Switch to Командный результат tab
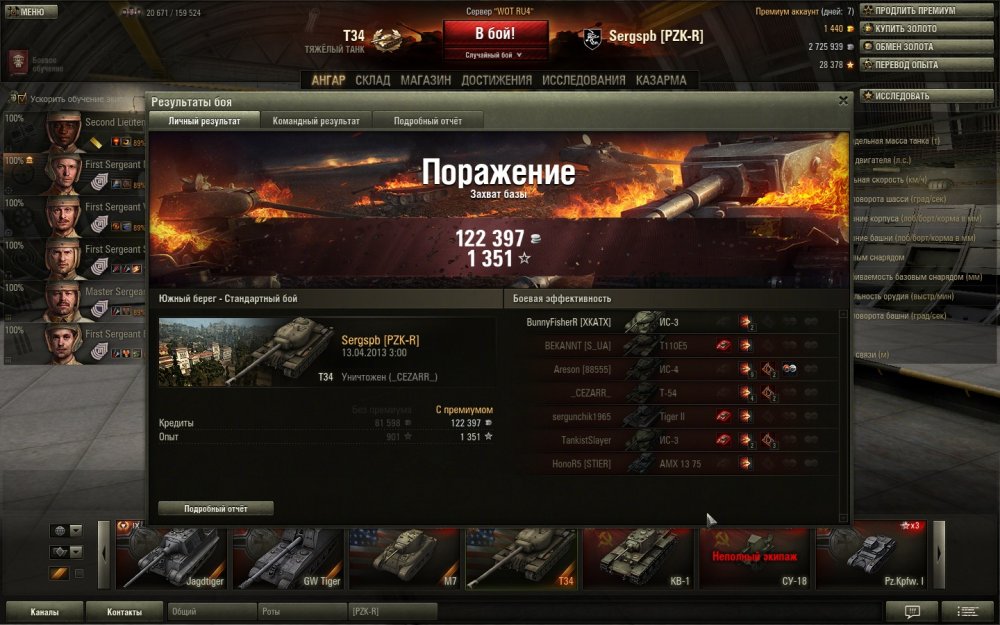1000x625 pixels. coord(316,121)
